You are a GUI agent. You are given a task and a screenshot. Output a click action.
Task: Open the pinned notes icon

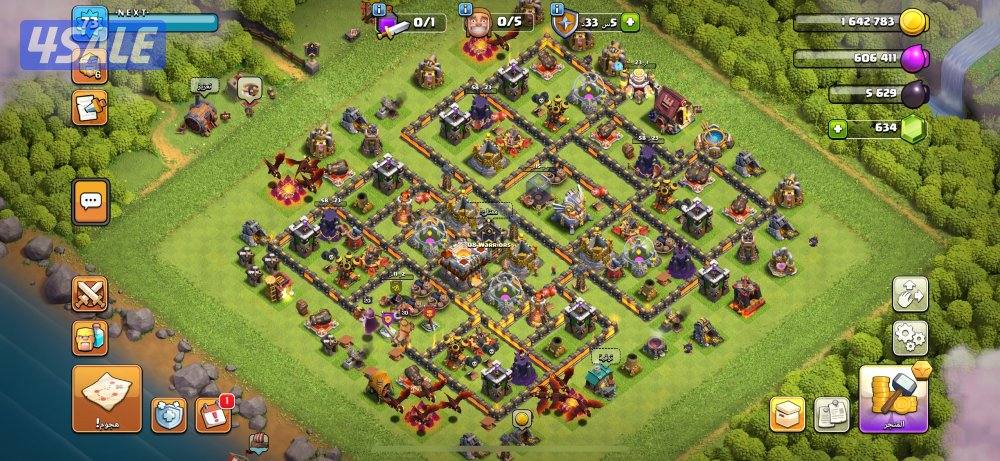[x=832, y=413]
